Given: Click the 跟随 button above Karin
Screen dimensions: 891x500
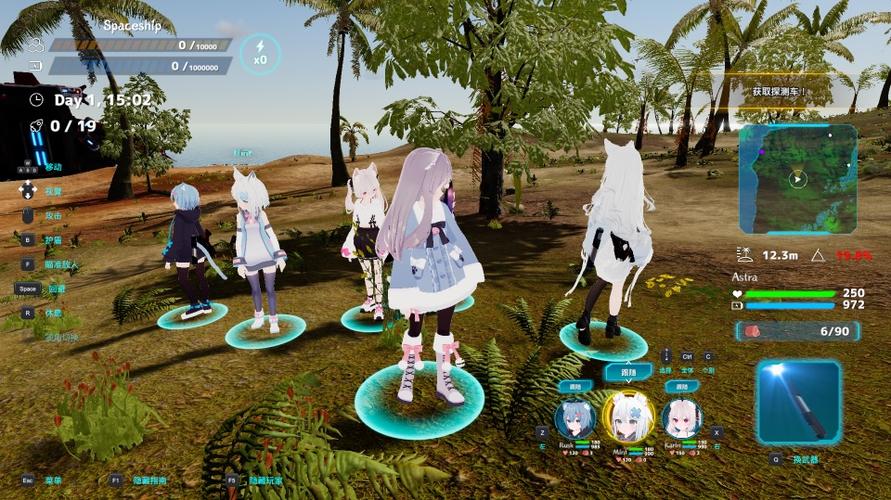Looking at the screenshot, I should point(680,386).
